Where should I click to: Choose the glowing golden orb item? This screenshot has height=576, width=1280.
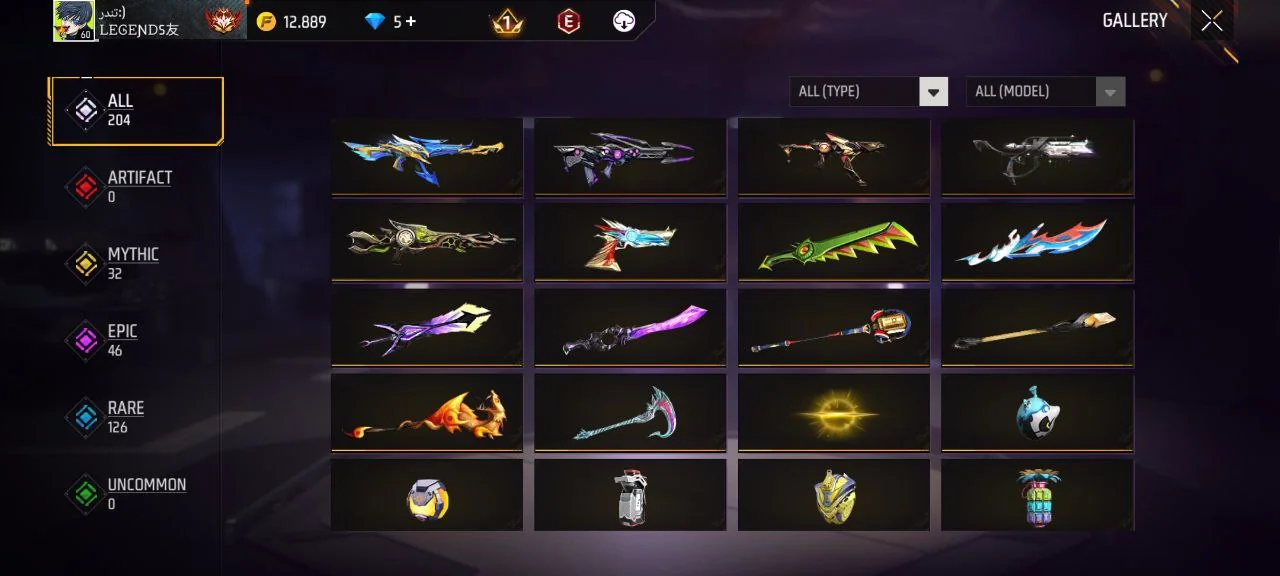(834, 413)
